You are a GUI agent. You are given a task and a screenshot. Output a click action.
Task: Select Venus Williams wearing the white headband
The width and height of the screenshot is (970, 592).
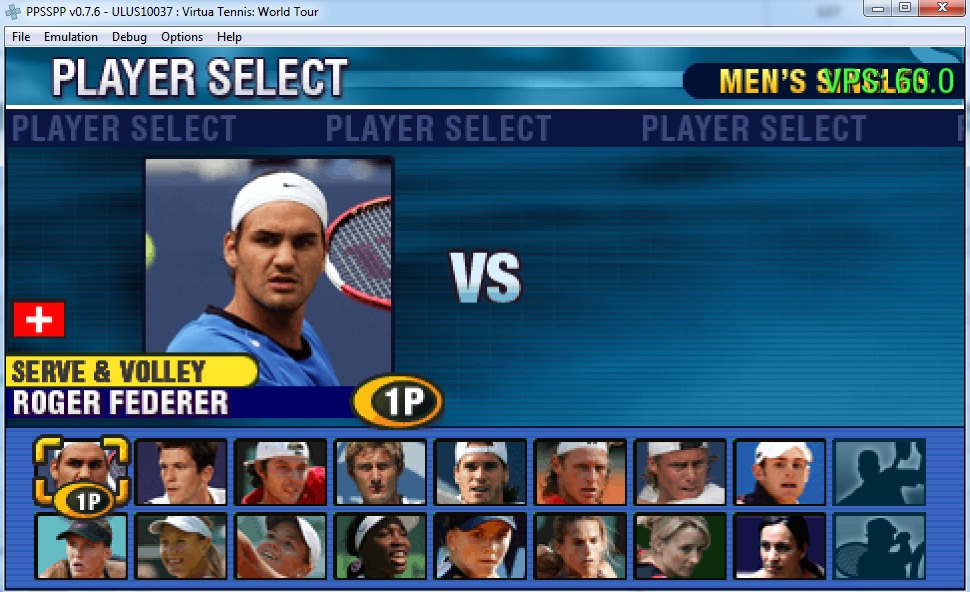[381, 546]
